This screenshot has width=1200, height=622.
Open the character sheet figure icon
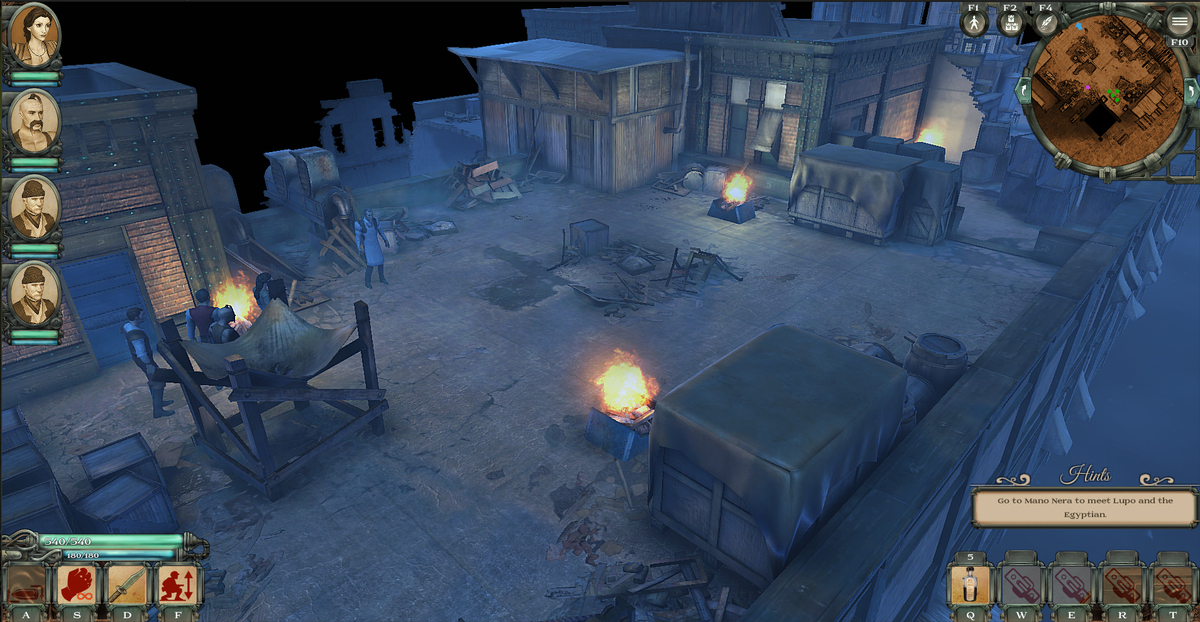pyautogui.click(x=973, y=24)
